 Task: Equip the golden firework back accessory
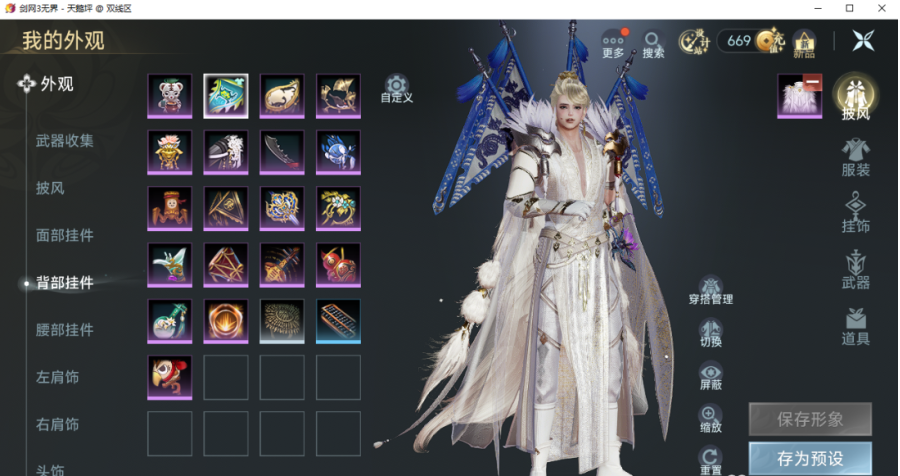point(282,321)
